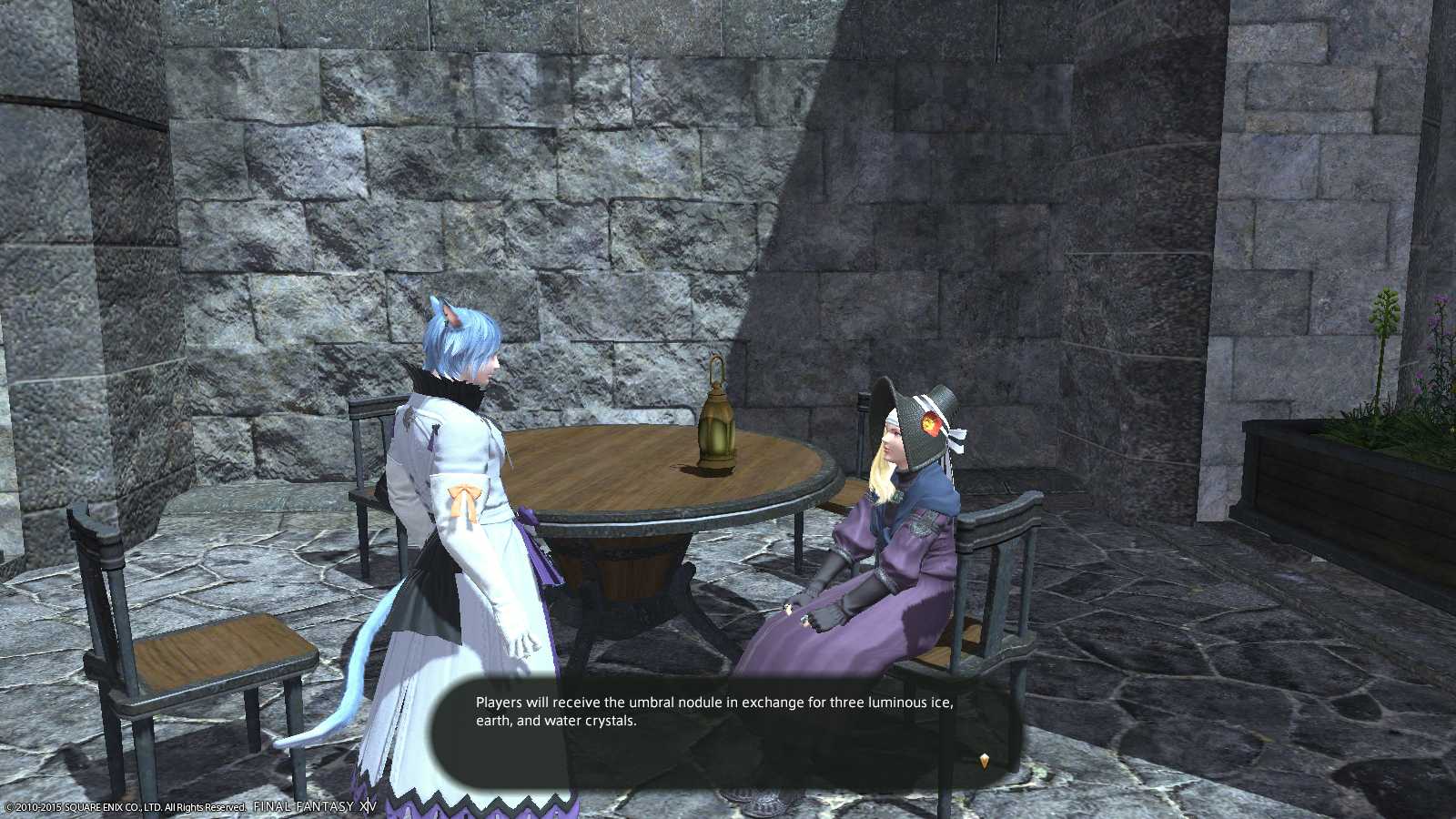
Task: Click the orange bow on the white coat
Action: point(464,498)
